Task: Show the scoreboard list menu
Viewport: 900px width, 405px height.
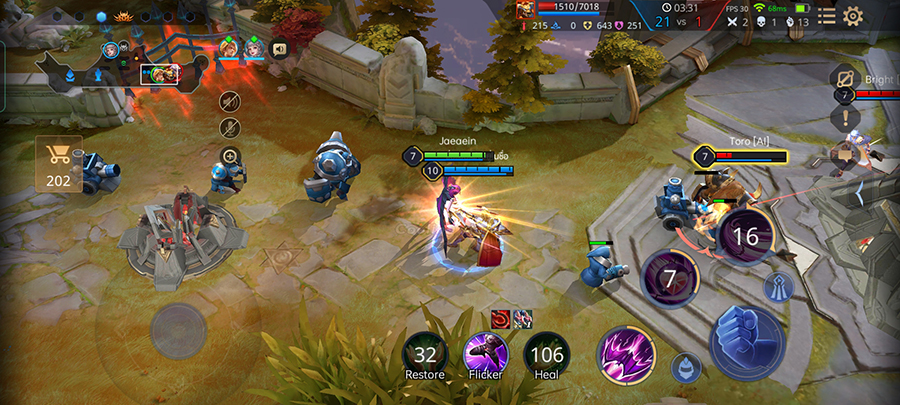Action: coord(826,16)
